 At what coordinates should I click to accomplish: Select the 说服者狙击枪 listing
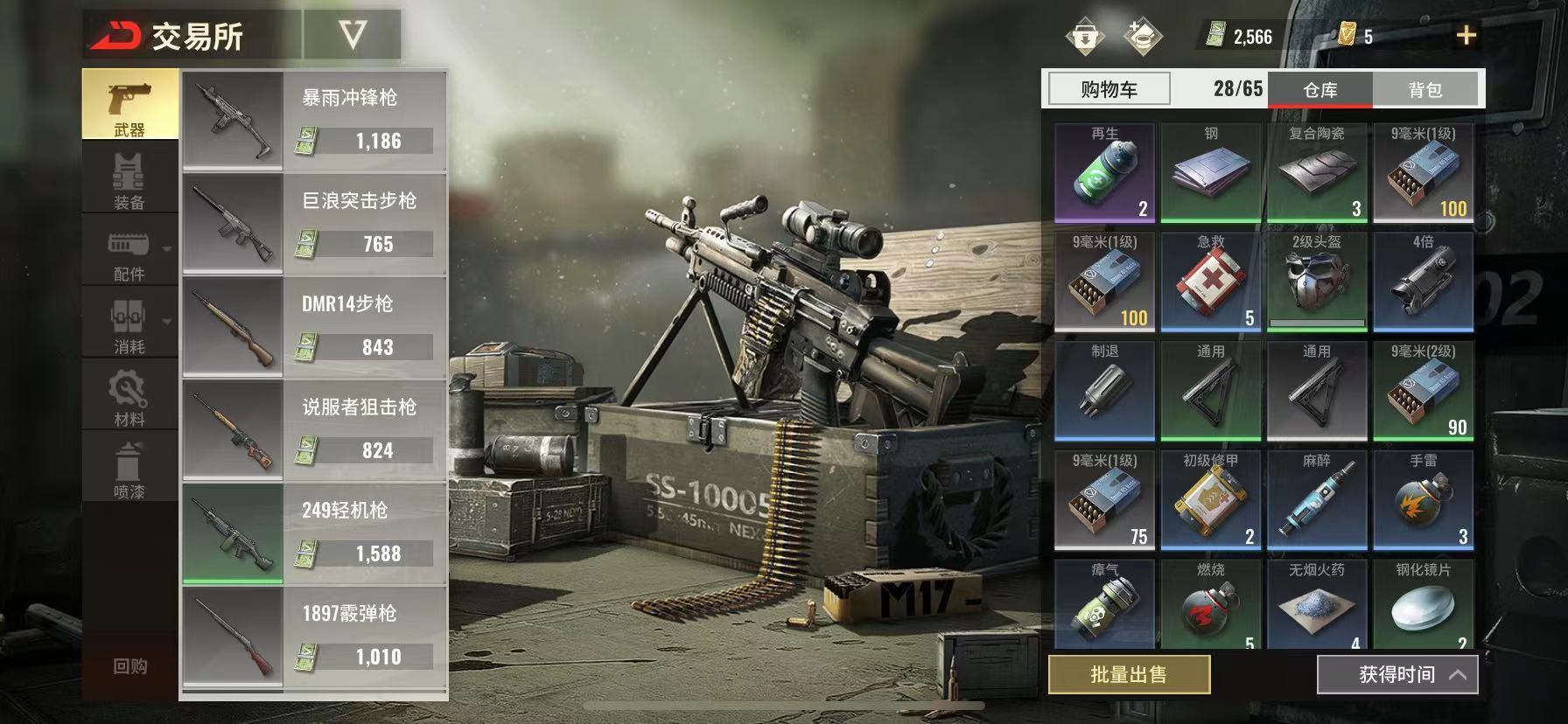(314, 430)
